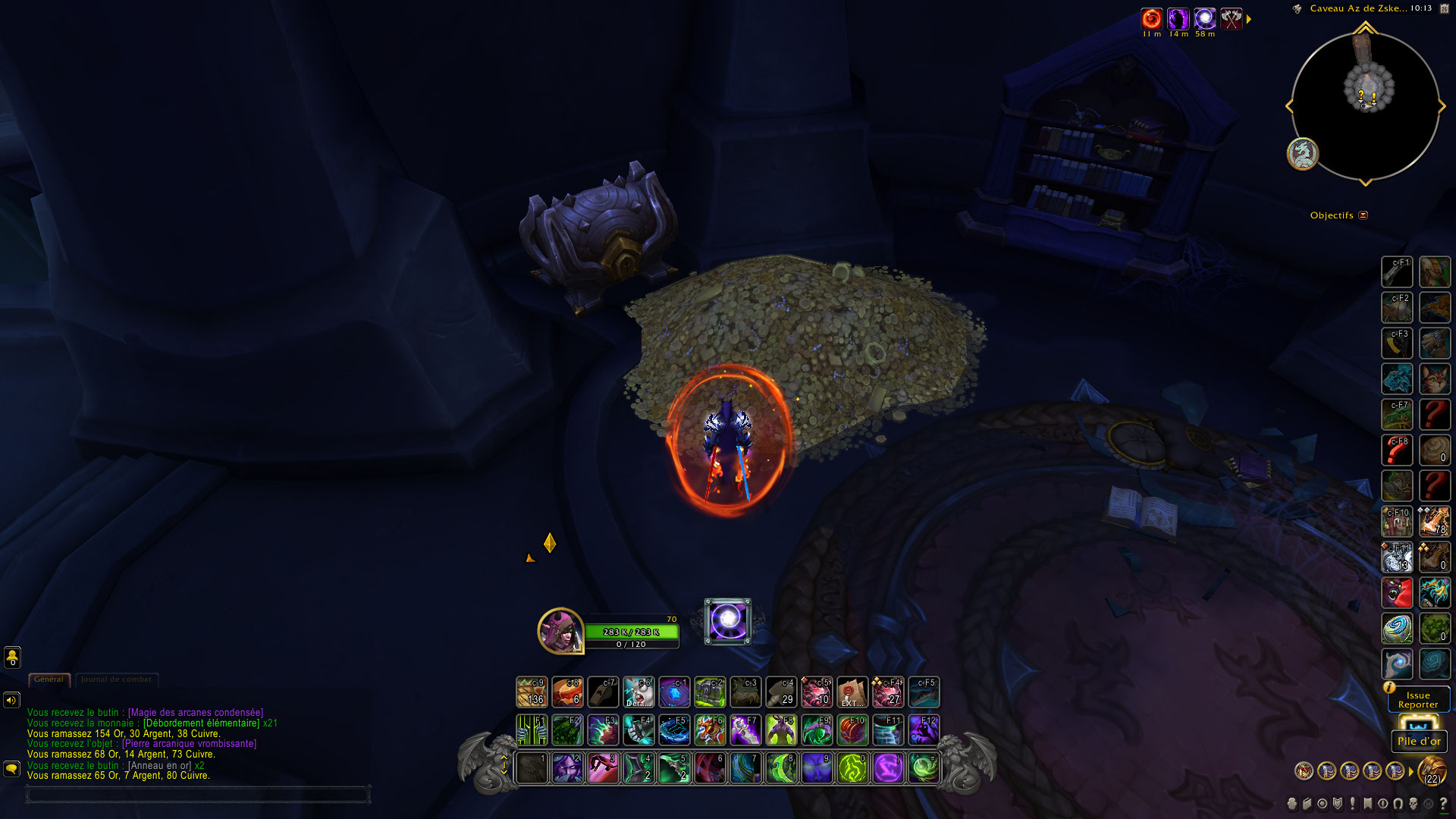Screen dimensions: 1456x819
Task: Collapse the Objectifs tracker
Action: (1363, 215)
